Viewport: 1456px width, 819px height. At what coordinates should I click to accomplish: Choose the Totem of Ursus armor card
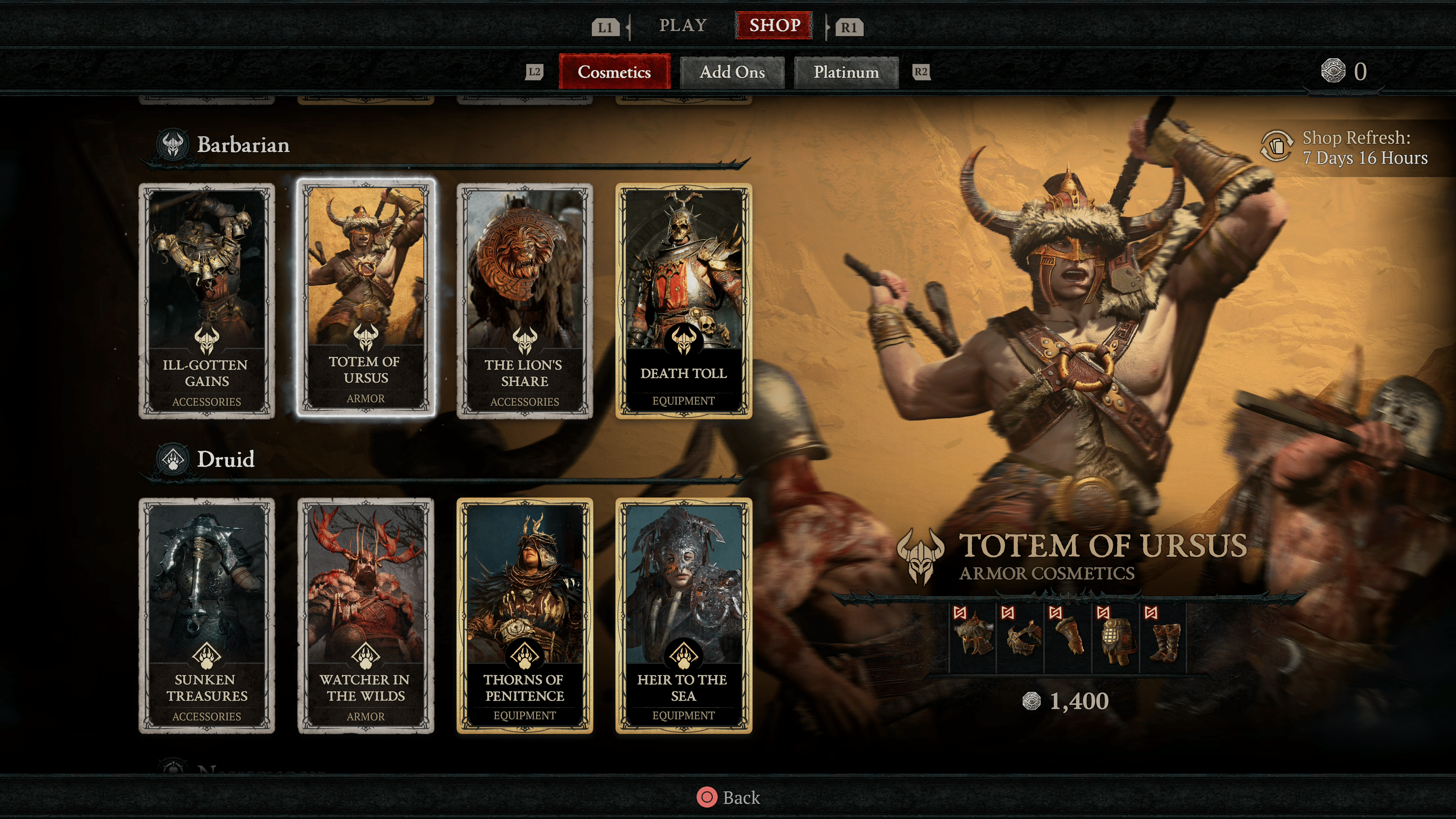click(366, 298)
